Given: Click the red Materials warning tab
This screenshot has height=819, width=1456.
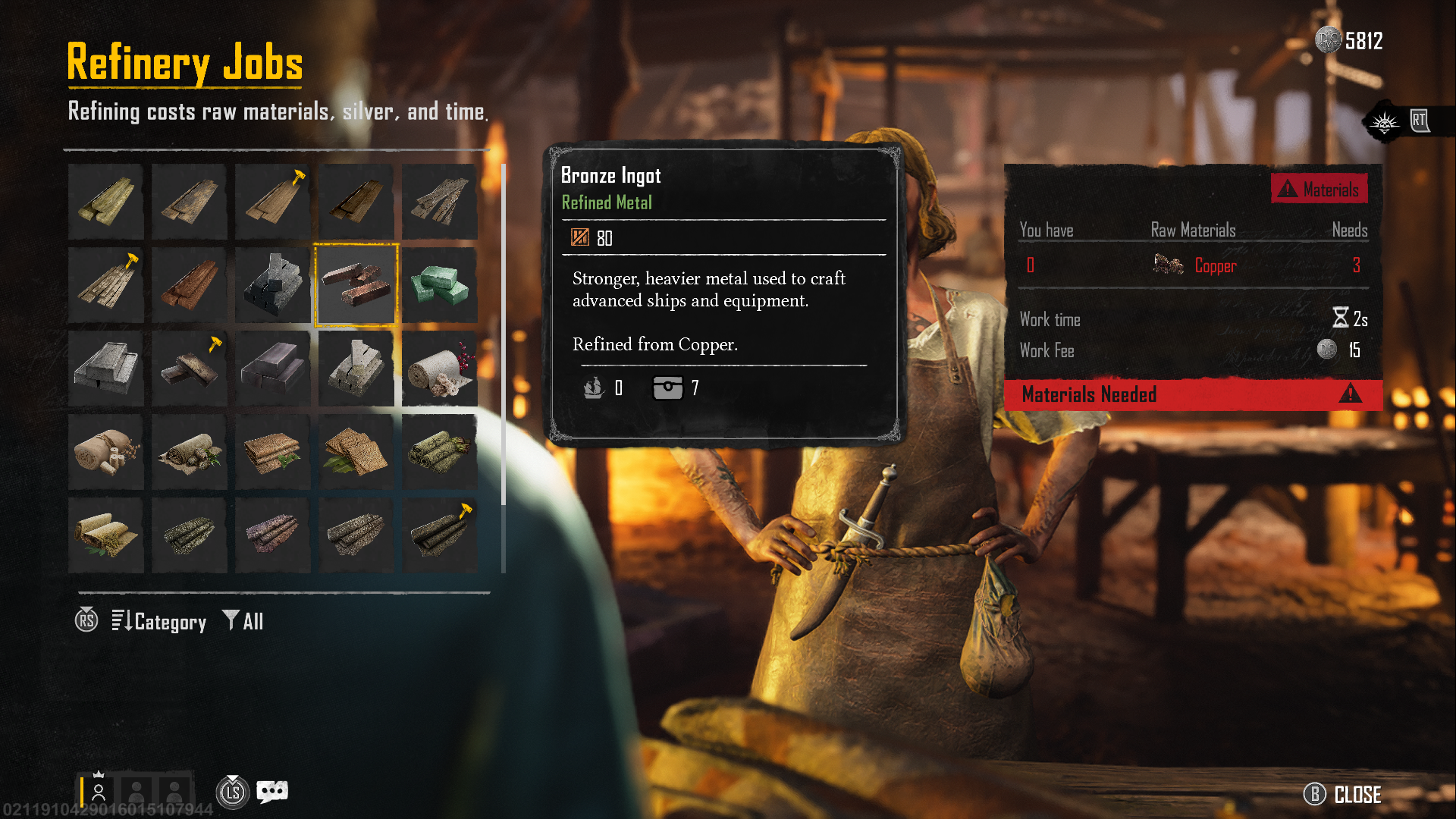Looking at the screenshot, I should [1319, 190].
